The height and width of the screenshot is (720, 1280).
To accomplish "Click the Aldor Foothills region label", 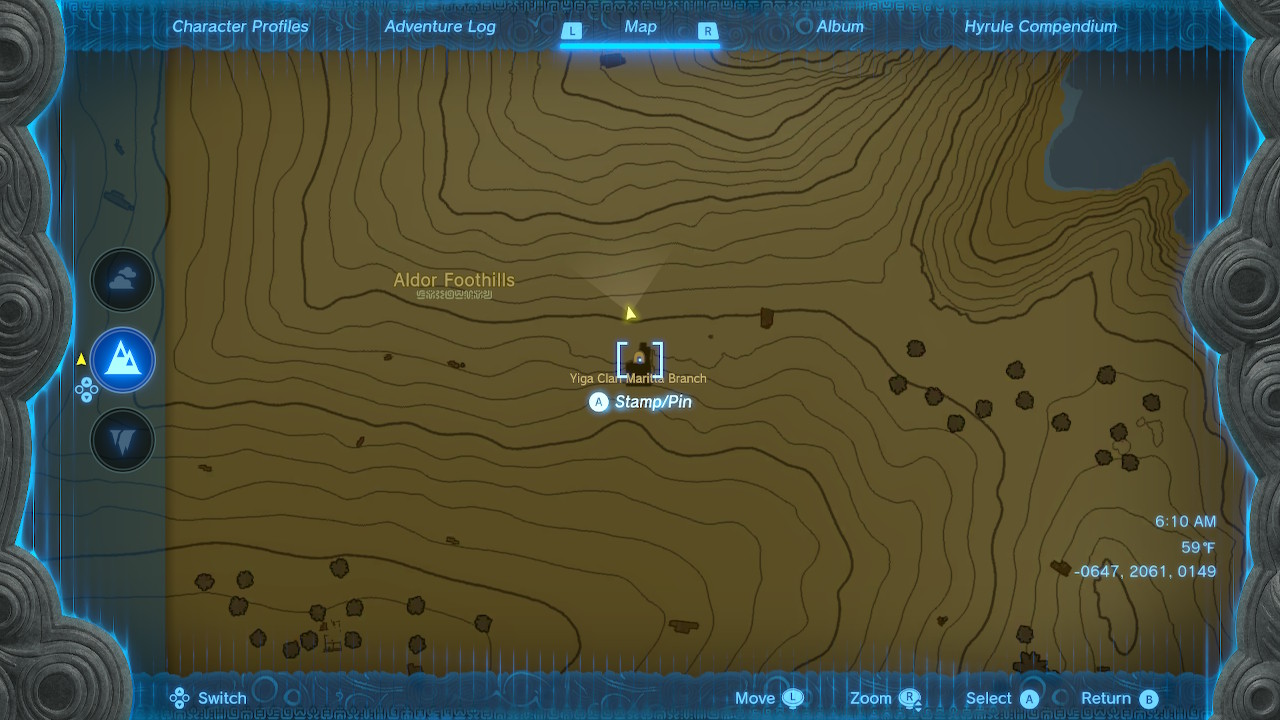I will 453,281.
